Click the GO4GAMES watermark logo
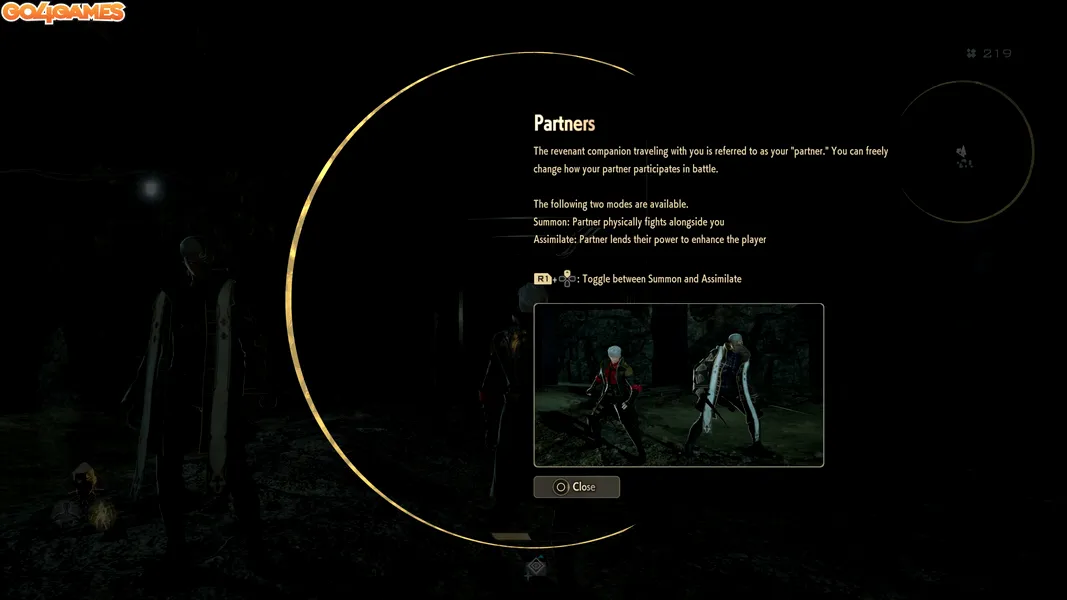Viewport: 1067px width, 600px height. (x=63, y=13)
